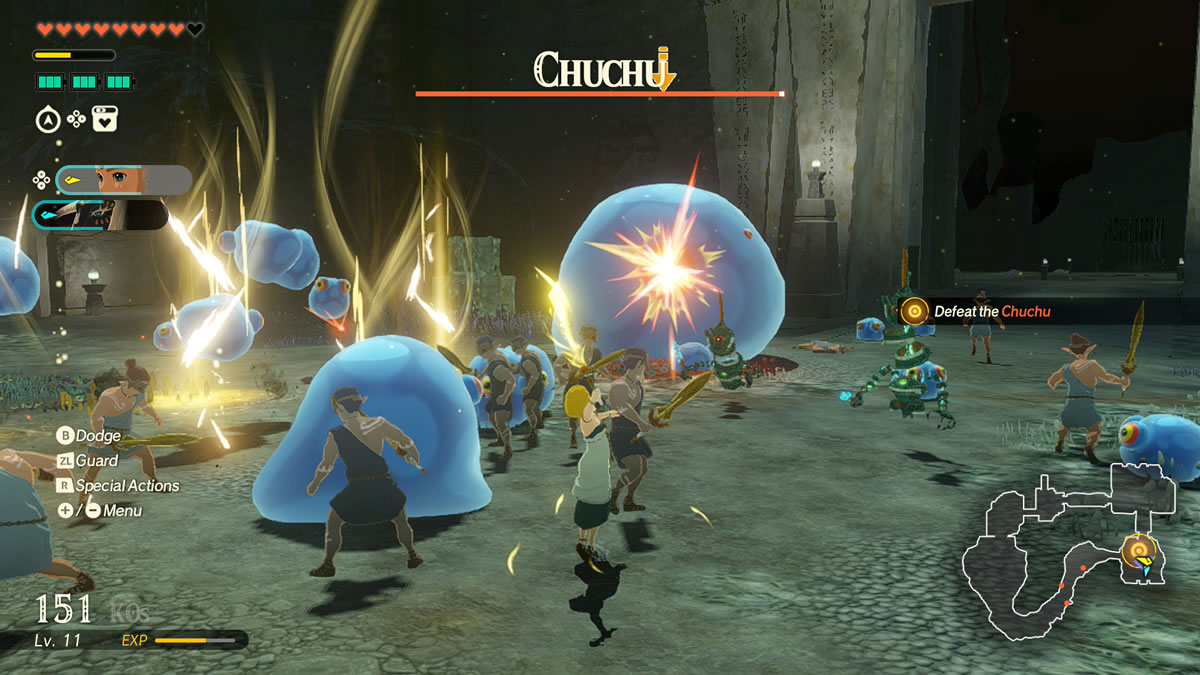Viewport: 1200px width, 675px height.
Task: Switch to the second character portrait below Zelda
Action: (x=100, y=215)
